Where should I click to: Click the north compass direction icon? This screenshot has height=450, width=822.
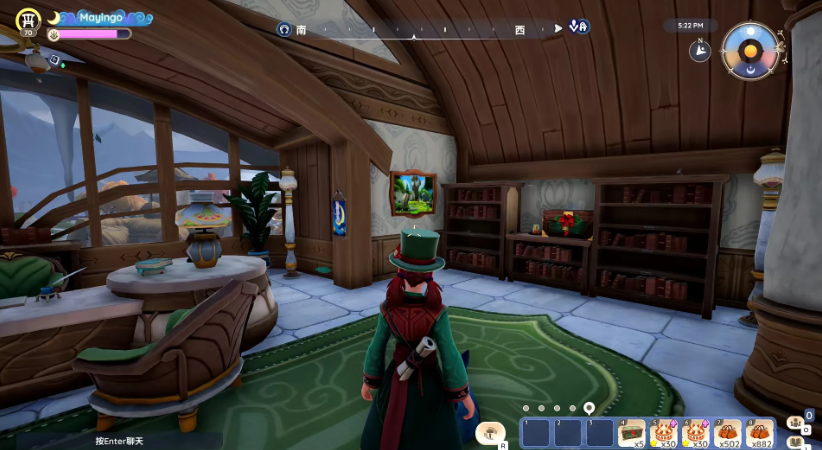(x=699, y=50)
